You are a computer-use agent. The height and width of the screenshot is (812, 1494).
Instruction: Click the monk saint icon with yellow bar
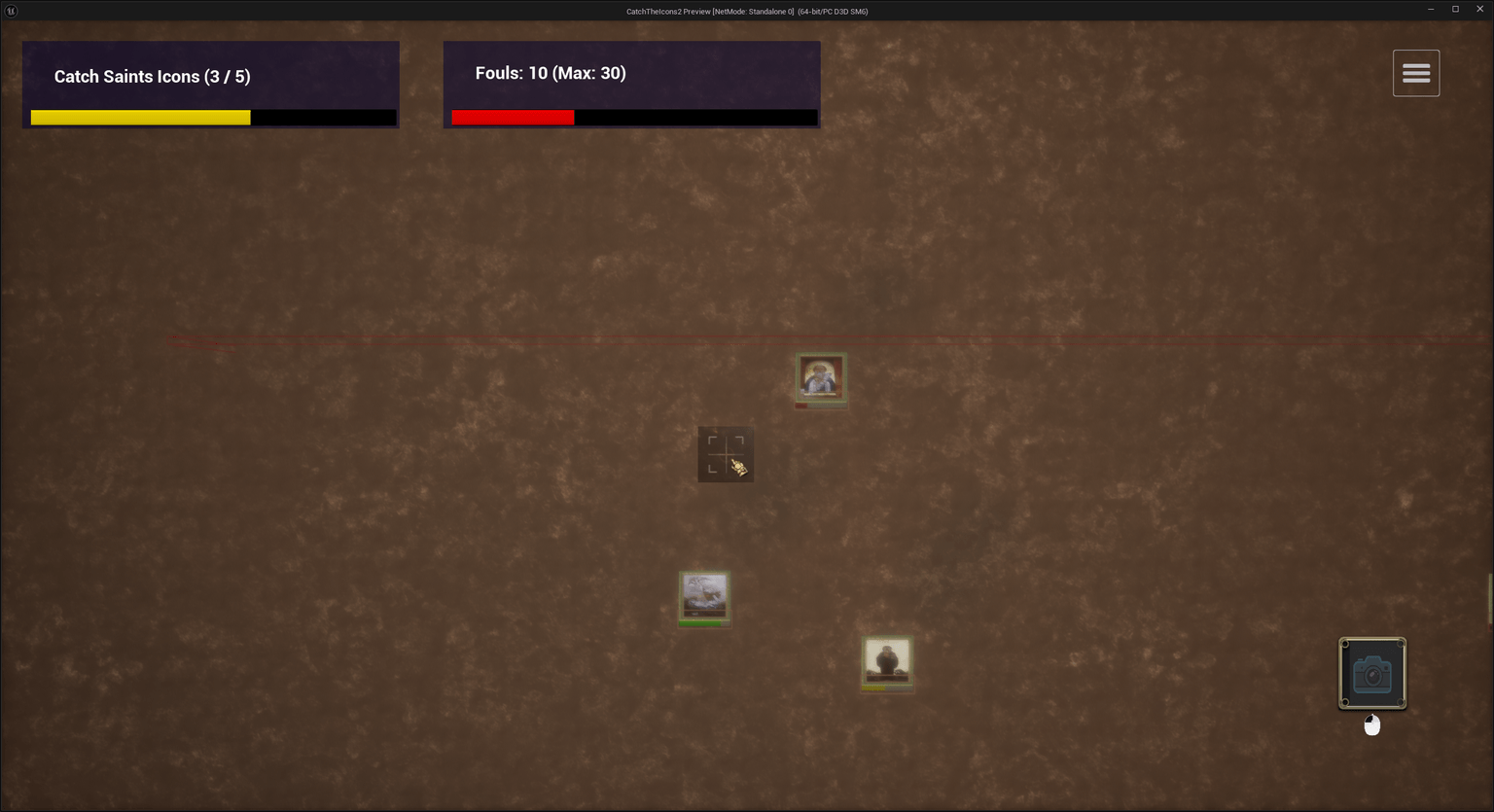coord(886,660)
